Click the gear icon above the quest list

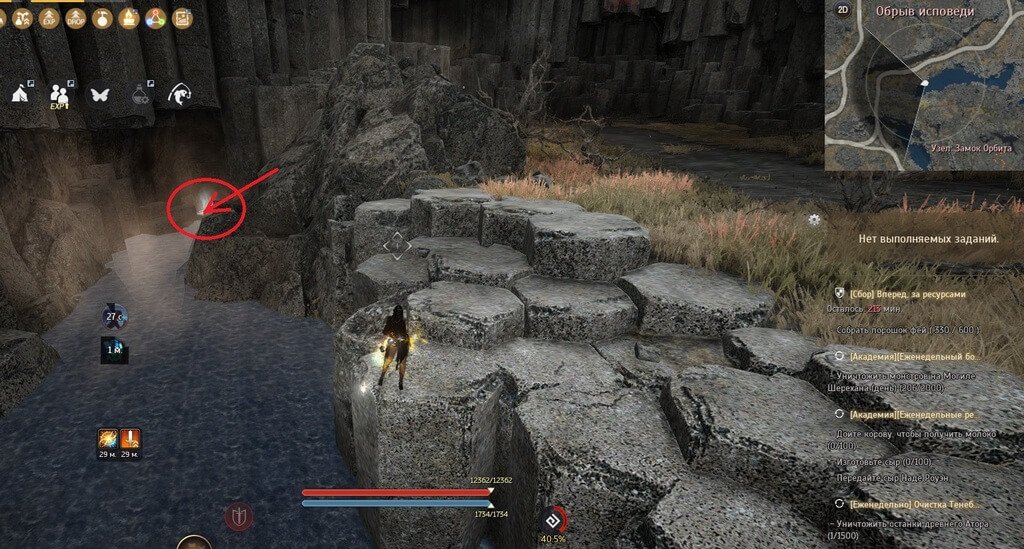[x=816, y=219]
